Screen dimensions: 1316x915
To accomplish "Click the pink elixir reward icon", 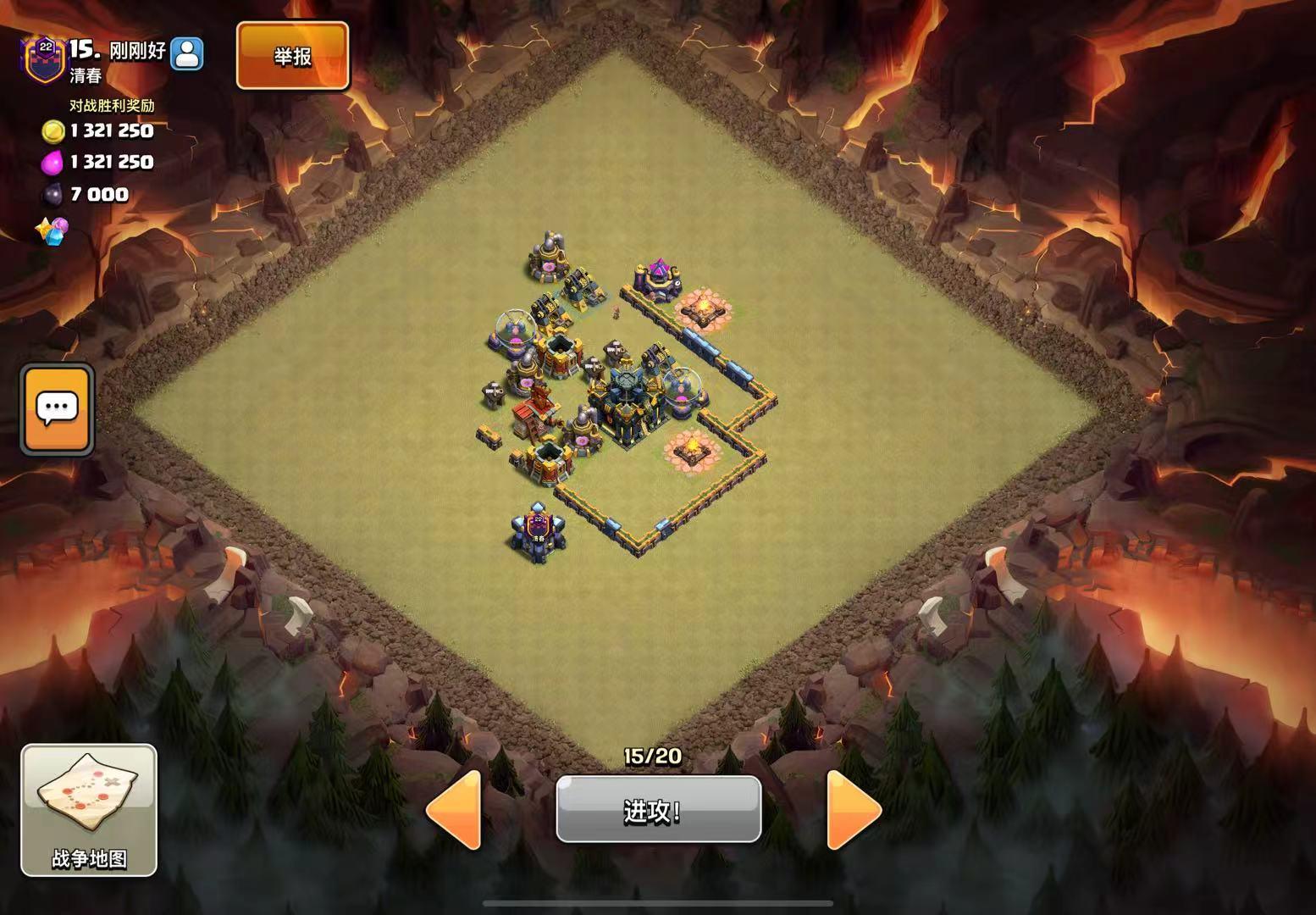I will pyautogui.click(x=53, y=162).
